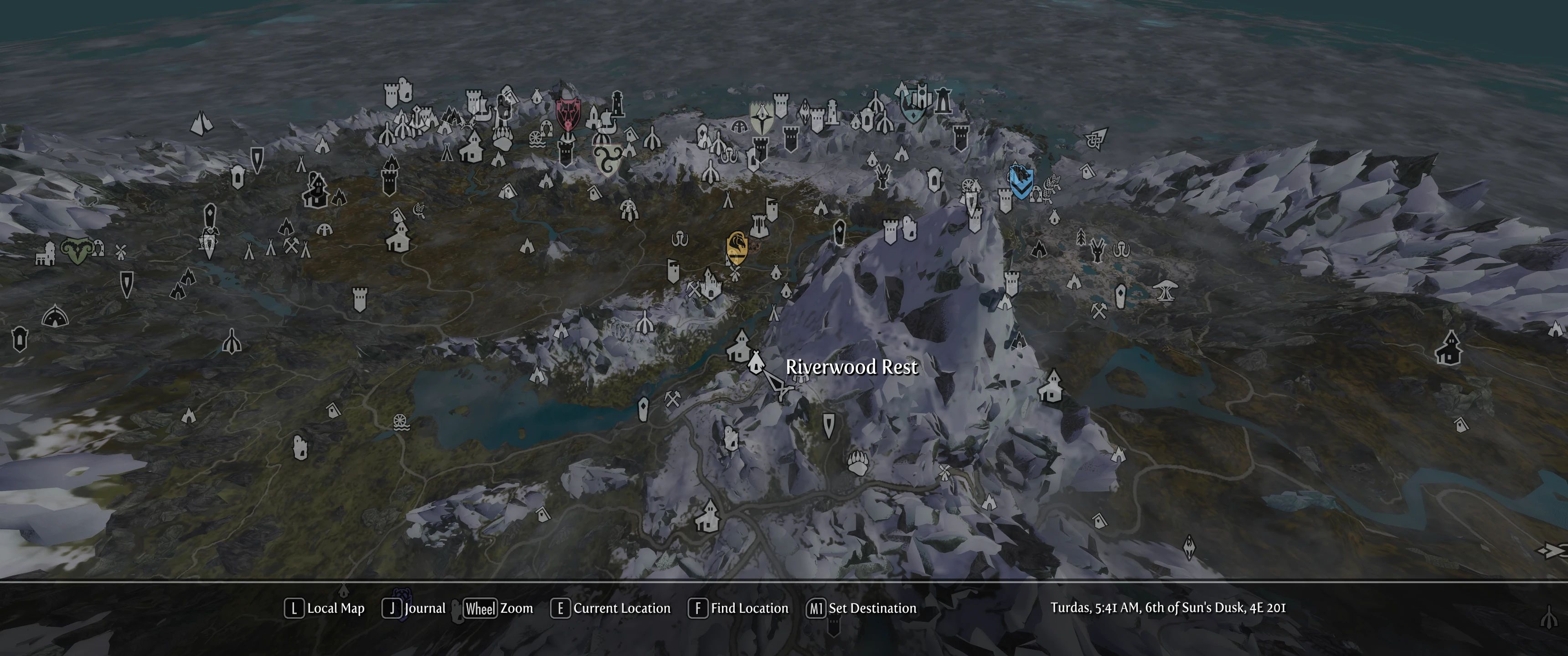The width and height of the screenshot is (1568, 656).
Task: Click the lighthouse marker near Solitude
Action: click(x=617, y=103)
